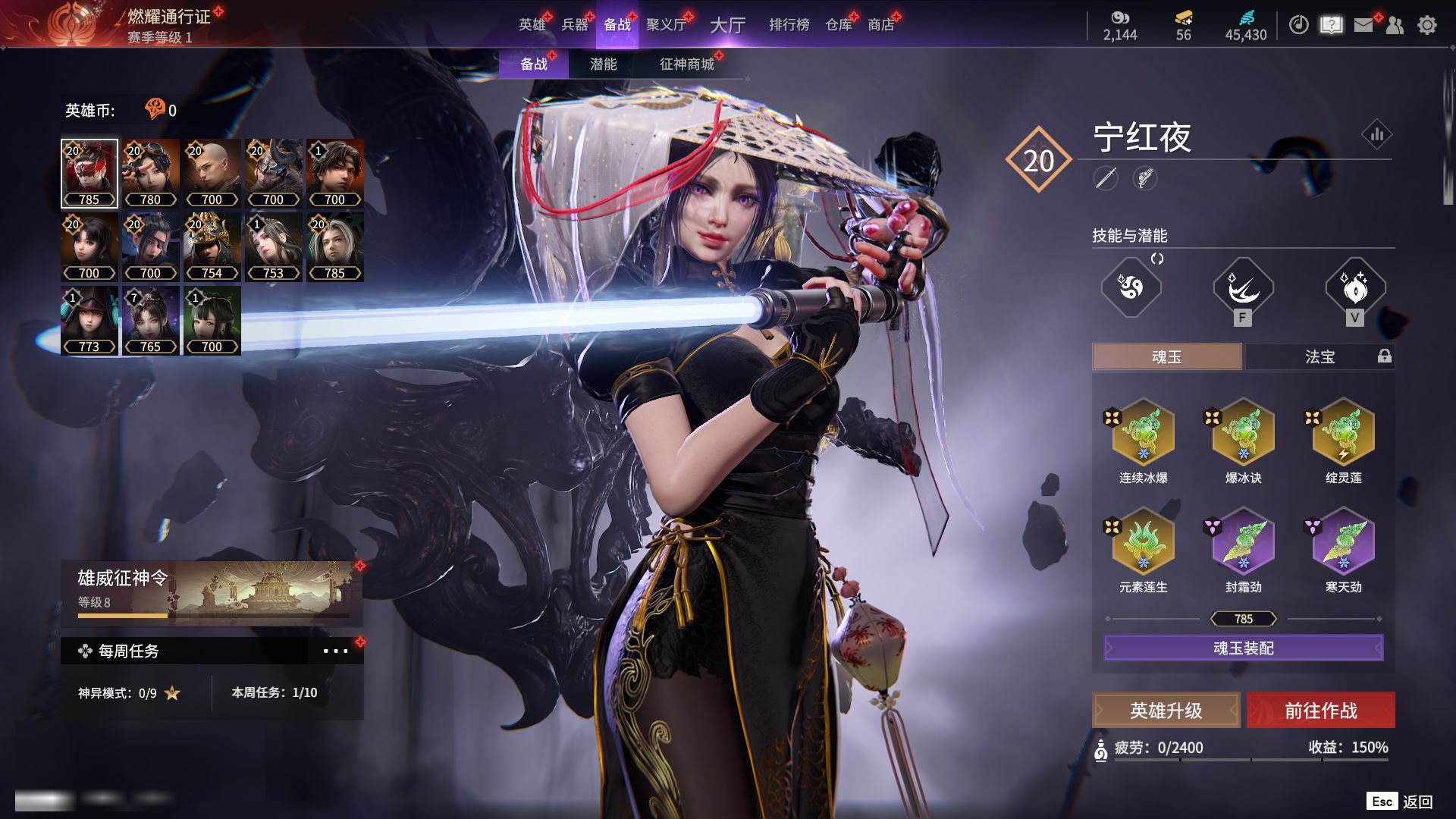Screen dimensions: 1456x819
Task: Expand weekly tasks with the three-dot button
Action: (335, 651)
